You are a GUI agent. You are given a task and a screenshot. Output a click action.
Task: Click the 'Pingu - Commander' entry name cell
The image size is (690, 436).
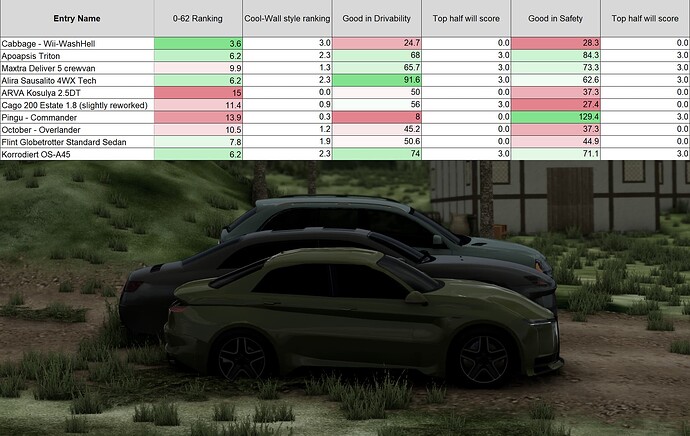[77, 117]
